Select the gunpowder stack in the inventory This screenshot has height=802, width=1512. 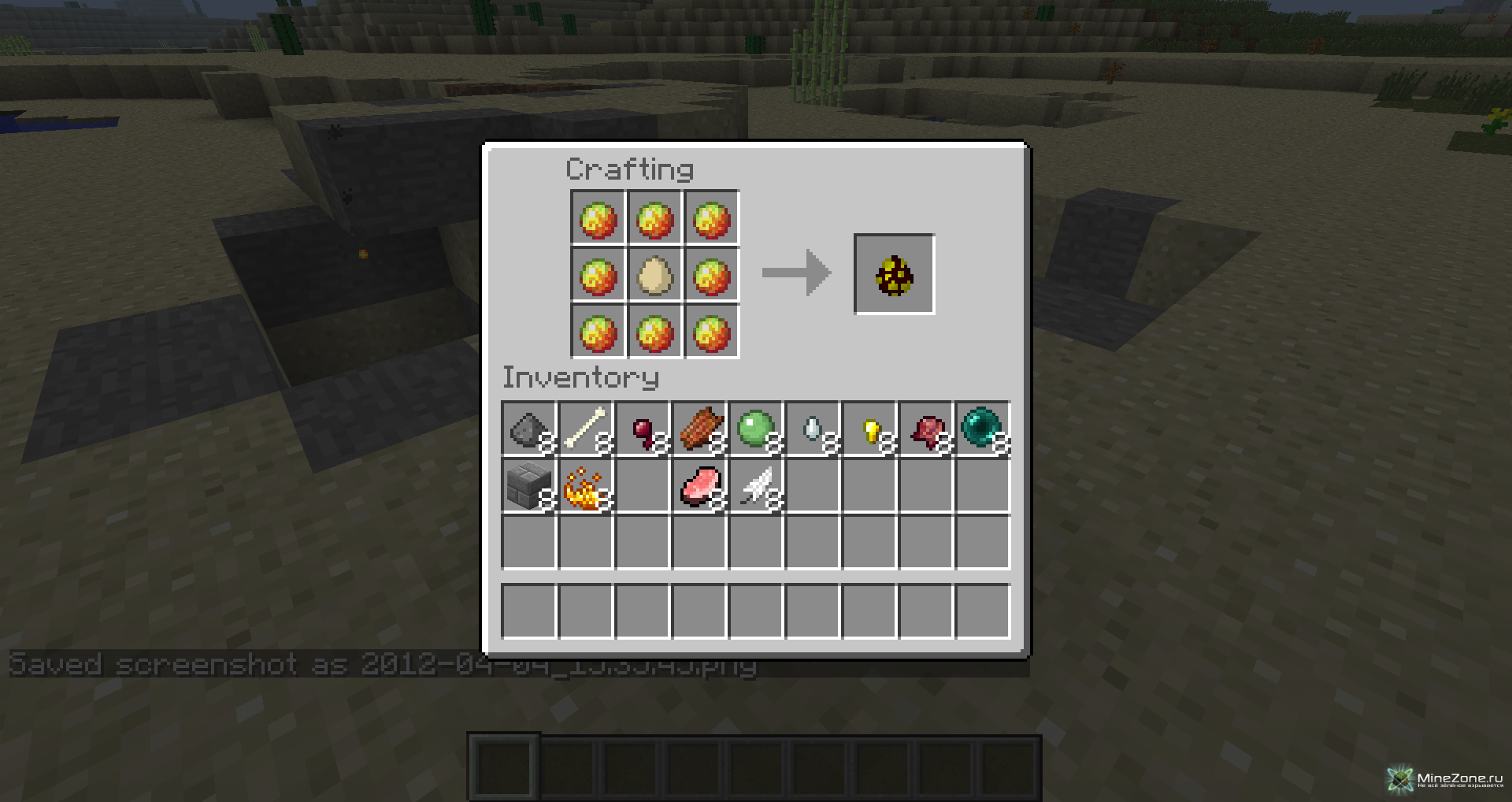pyautogui.click(x=528, y=429)
